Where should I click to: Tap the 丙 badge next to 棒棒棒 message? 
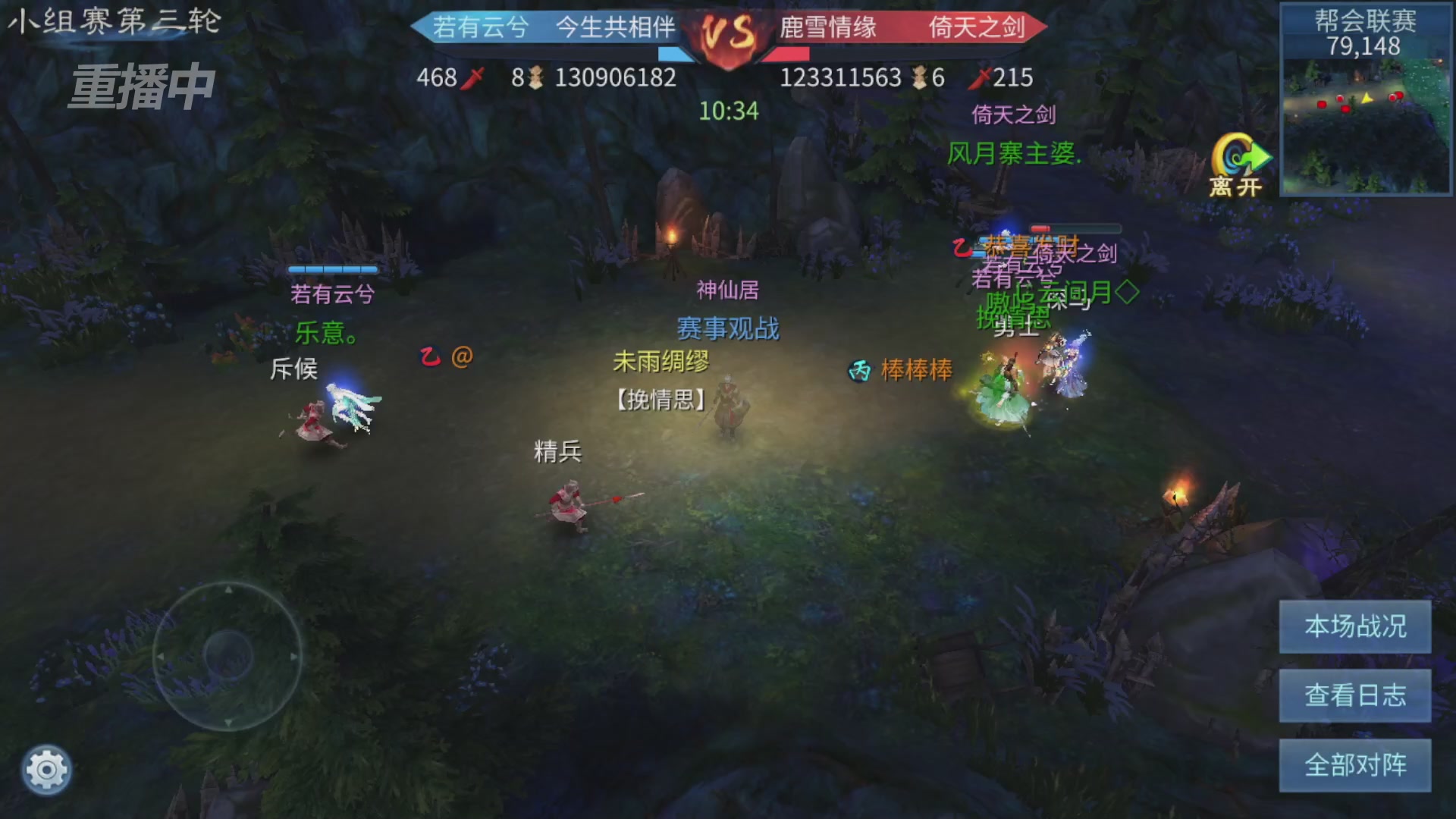(x=859, y=370)
